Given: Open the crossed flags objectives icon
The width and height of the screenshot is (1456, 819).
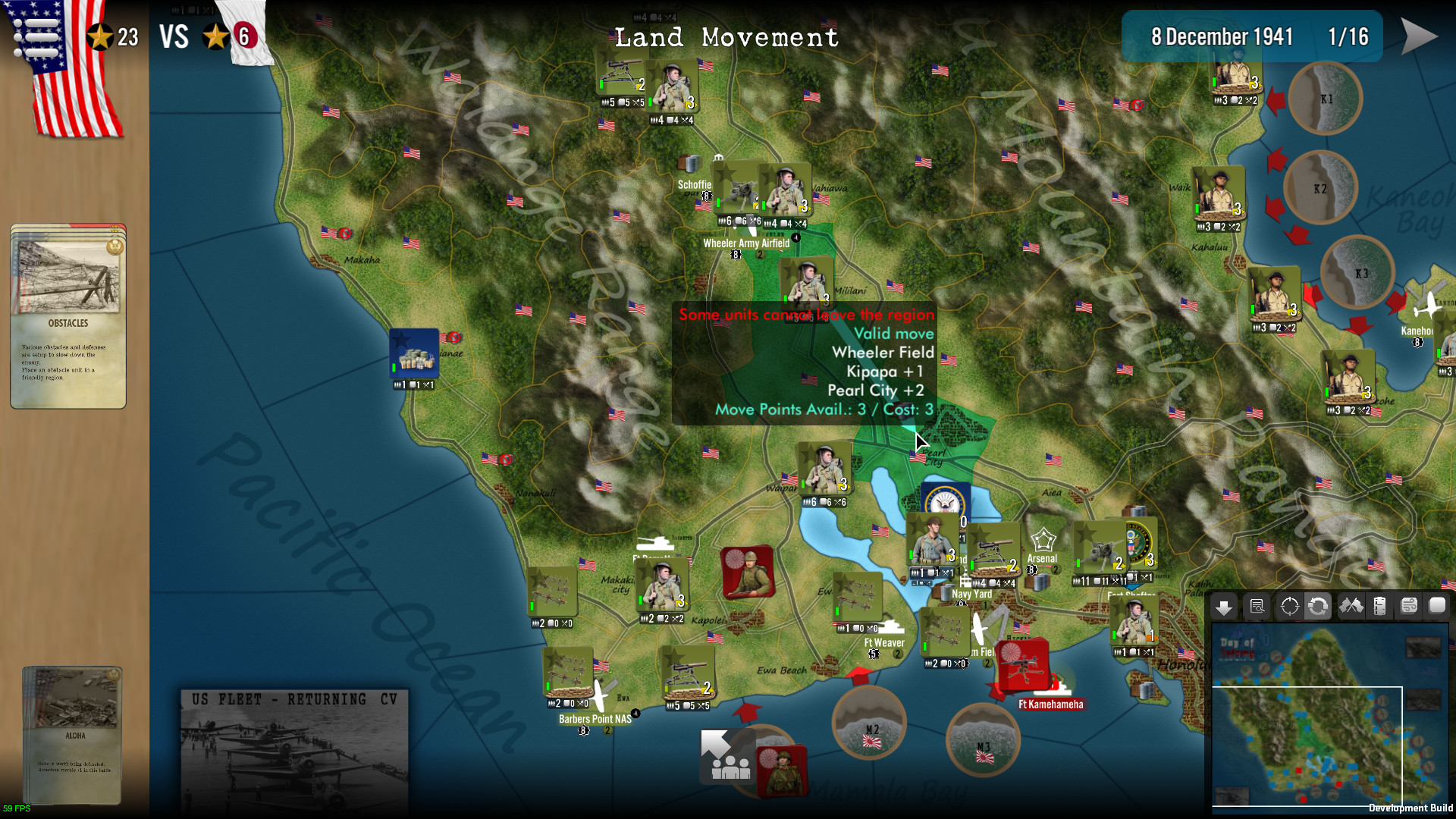Looking at the screenshot, I should tap(1352, 607).
